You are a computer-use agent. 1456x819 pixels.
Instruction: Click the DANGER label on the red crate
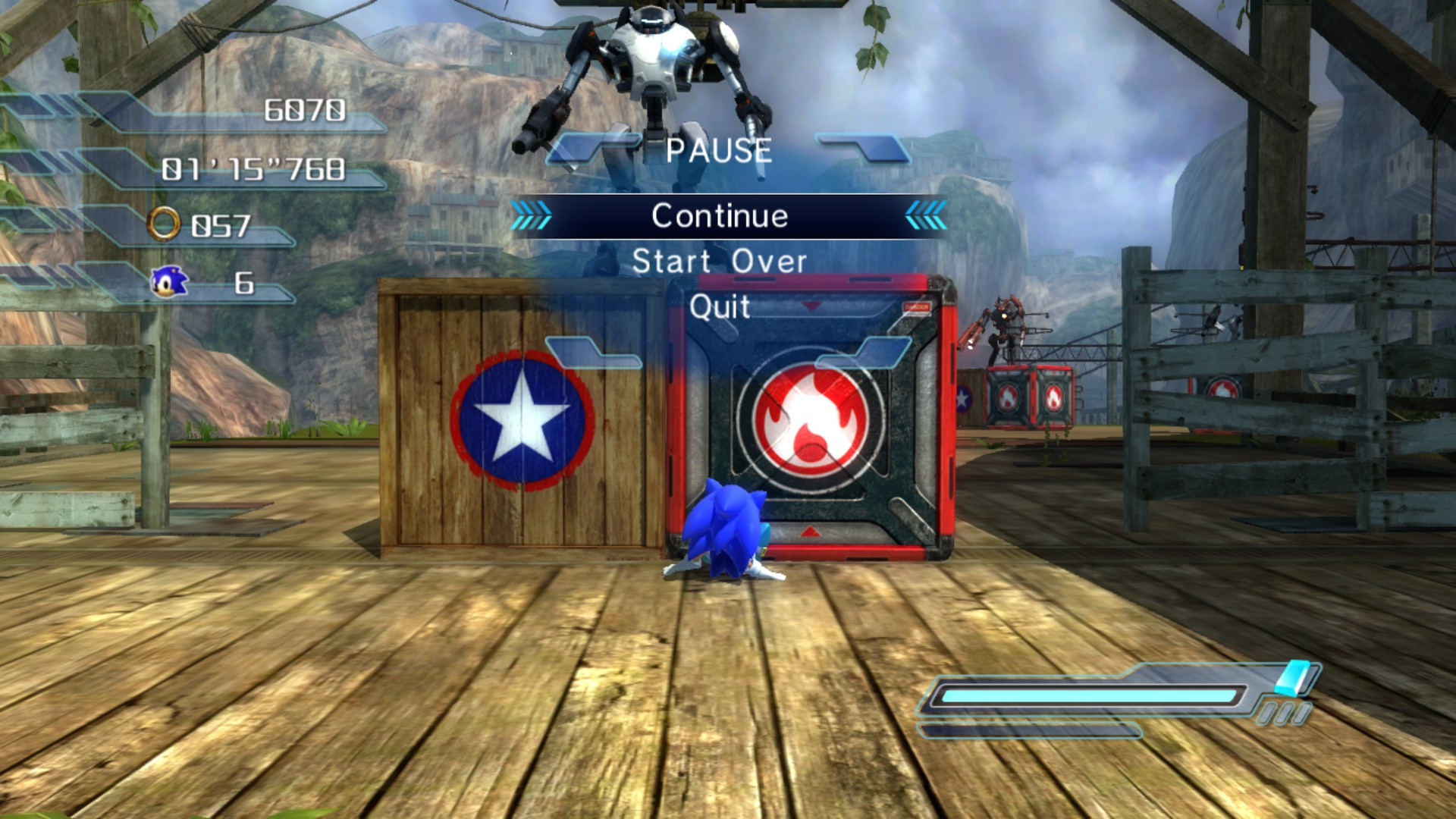point(917,306)
